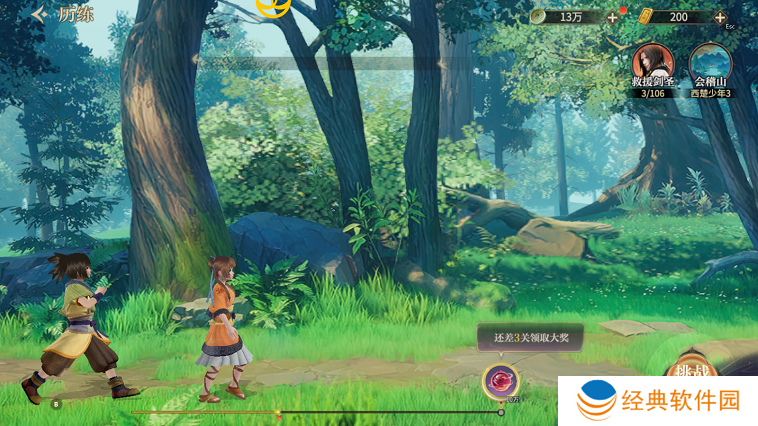Go back from the 历练 screen
Screen dimensions: 758x426
click(x=38, y=15)
